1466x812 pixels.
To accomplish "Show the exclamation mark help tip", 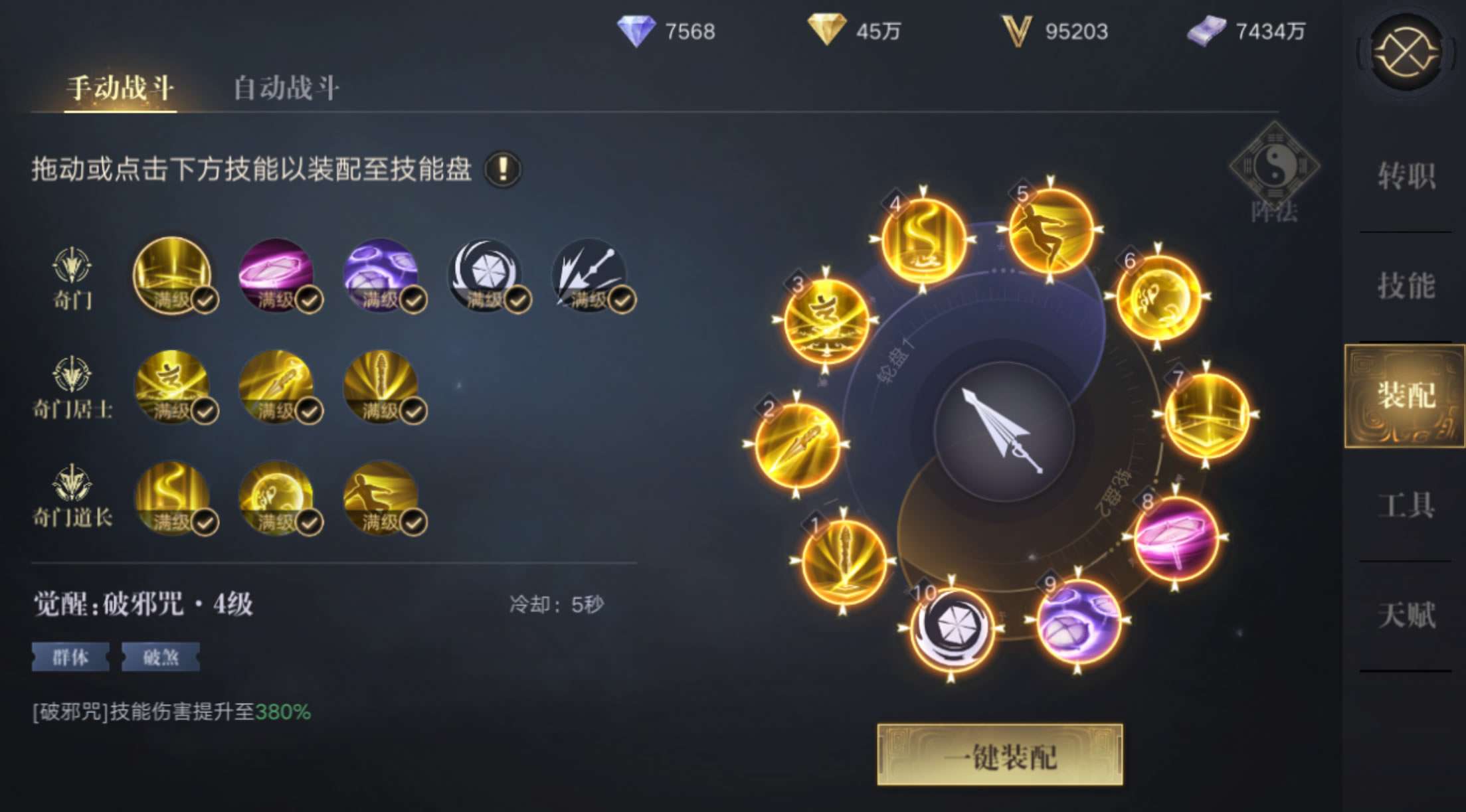I will [503, 169].
